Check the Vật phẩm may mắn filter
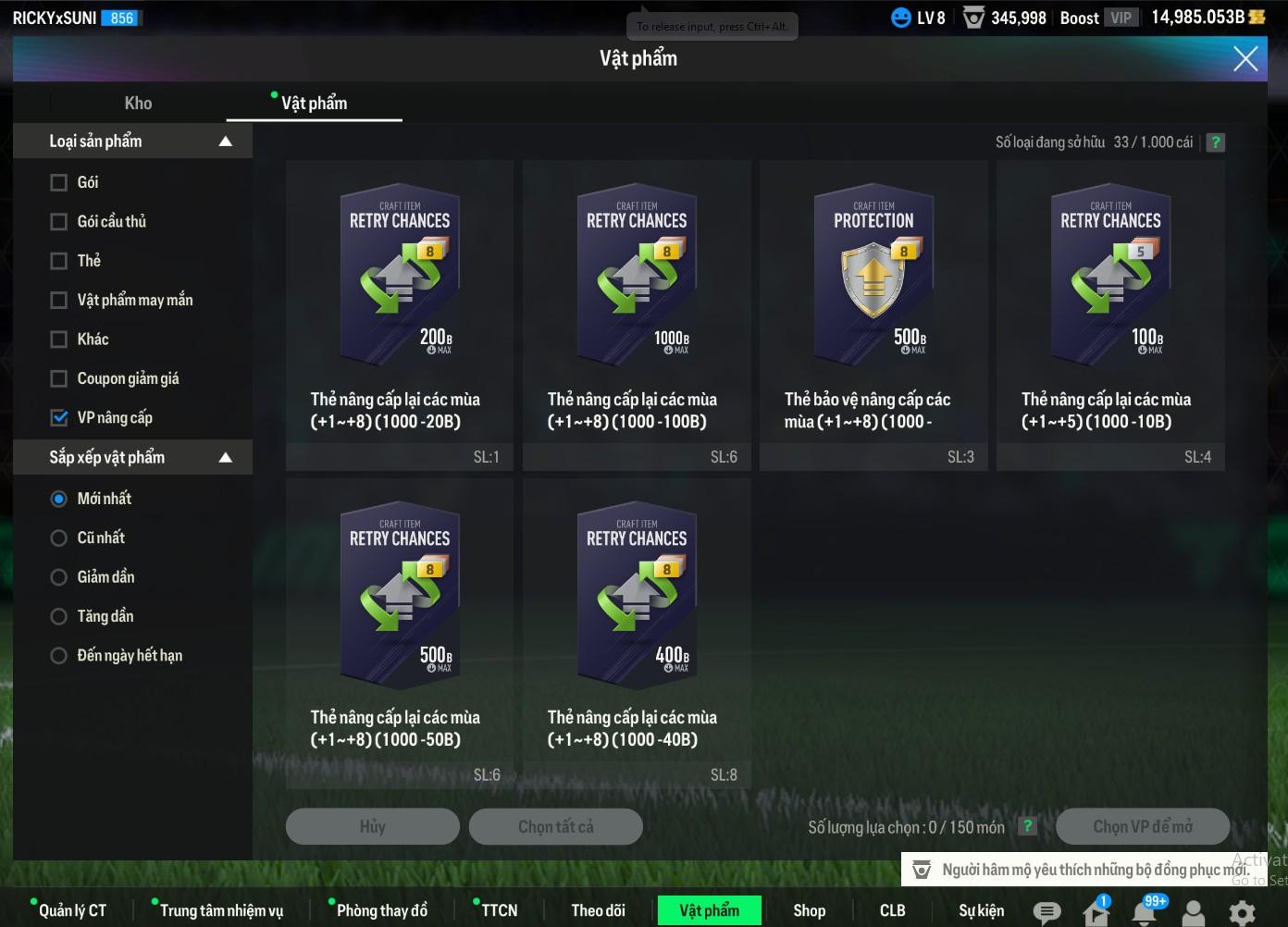 click(59, 301)
